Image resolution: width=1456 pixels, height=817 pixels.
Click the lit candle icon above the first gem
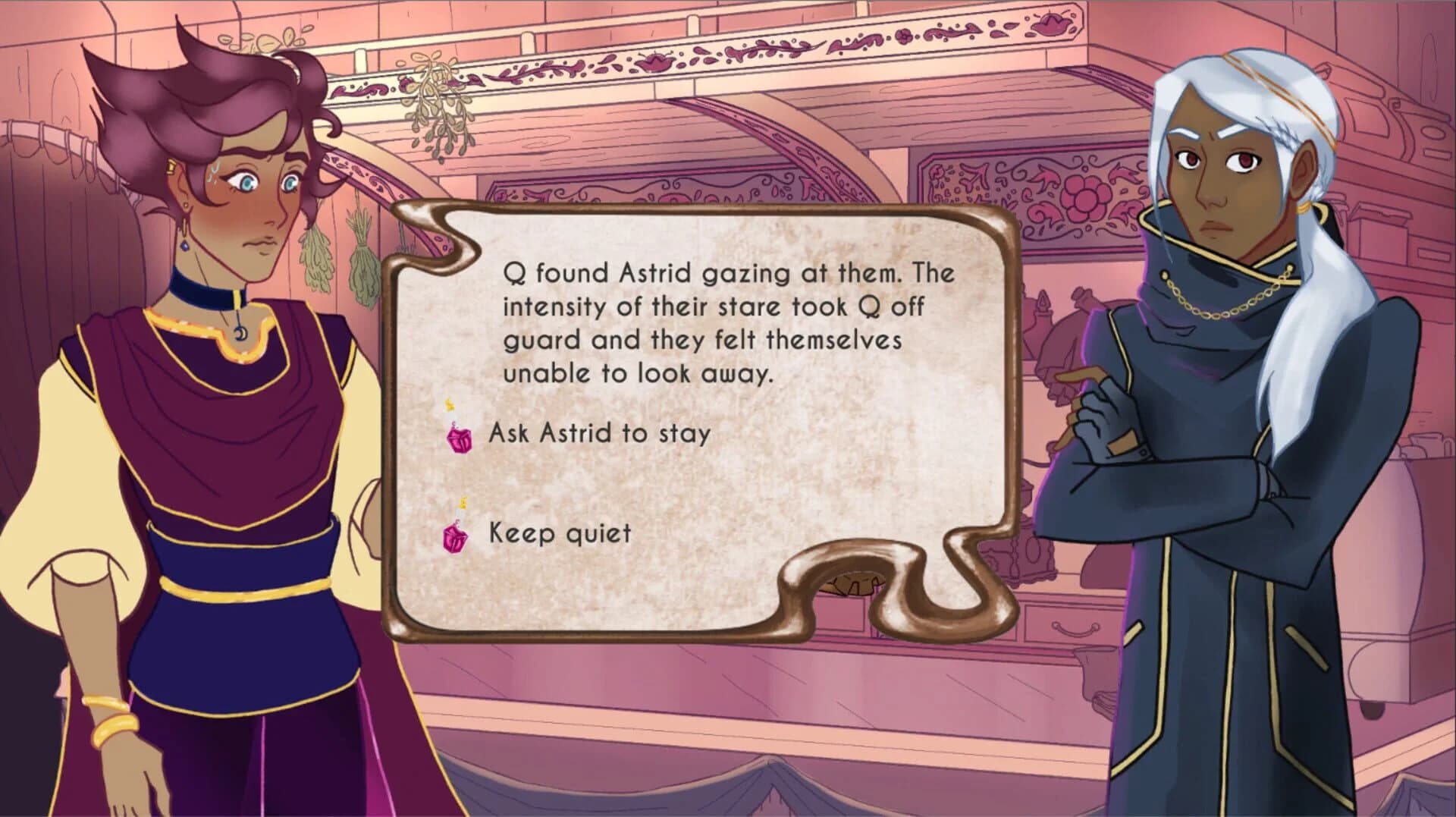click(449, 404)
